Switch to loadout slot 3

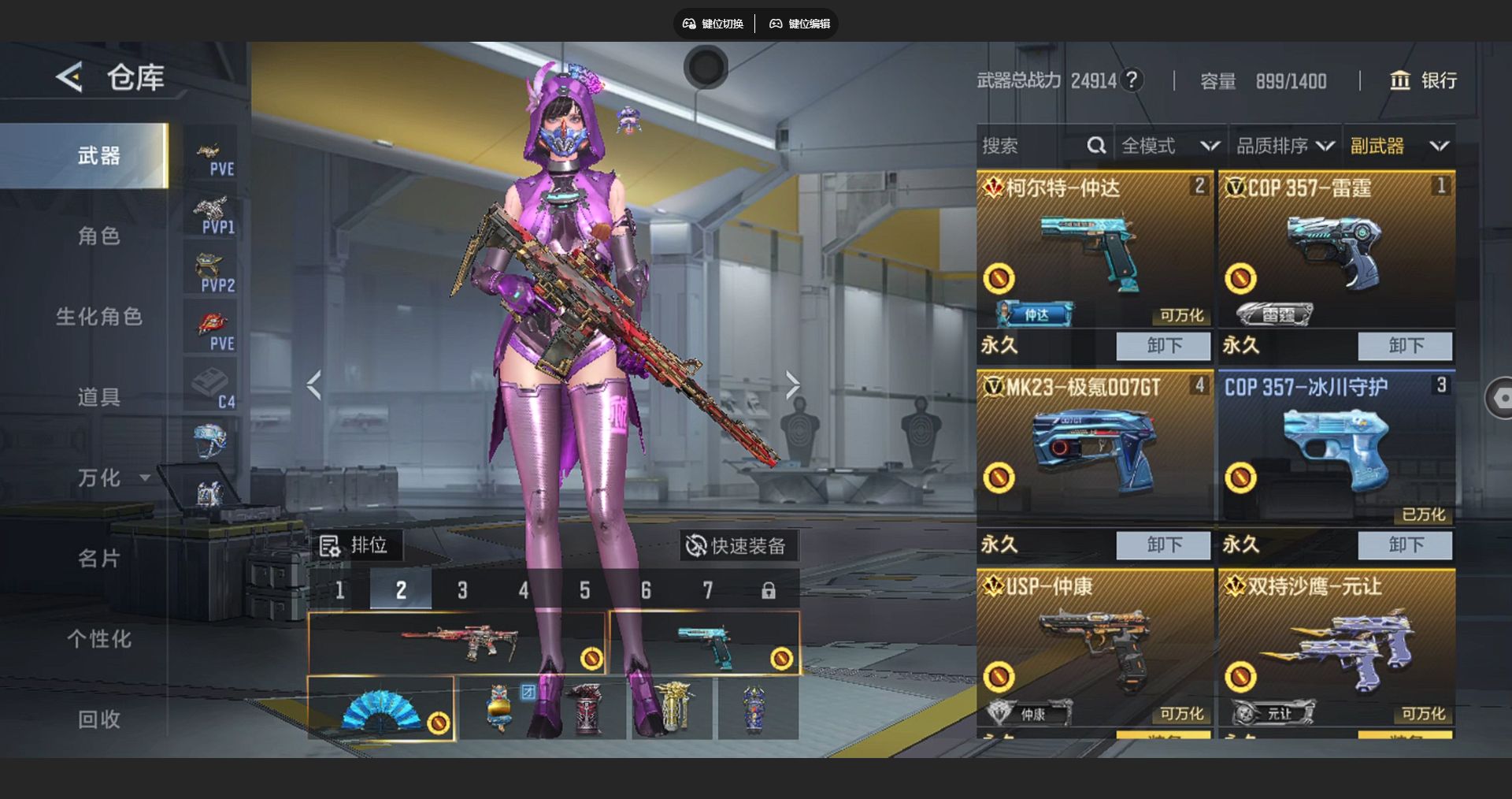(462, 590)
